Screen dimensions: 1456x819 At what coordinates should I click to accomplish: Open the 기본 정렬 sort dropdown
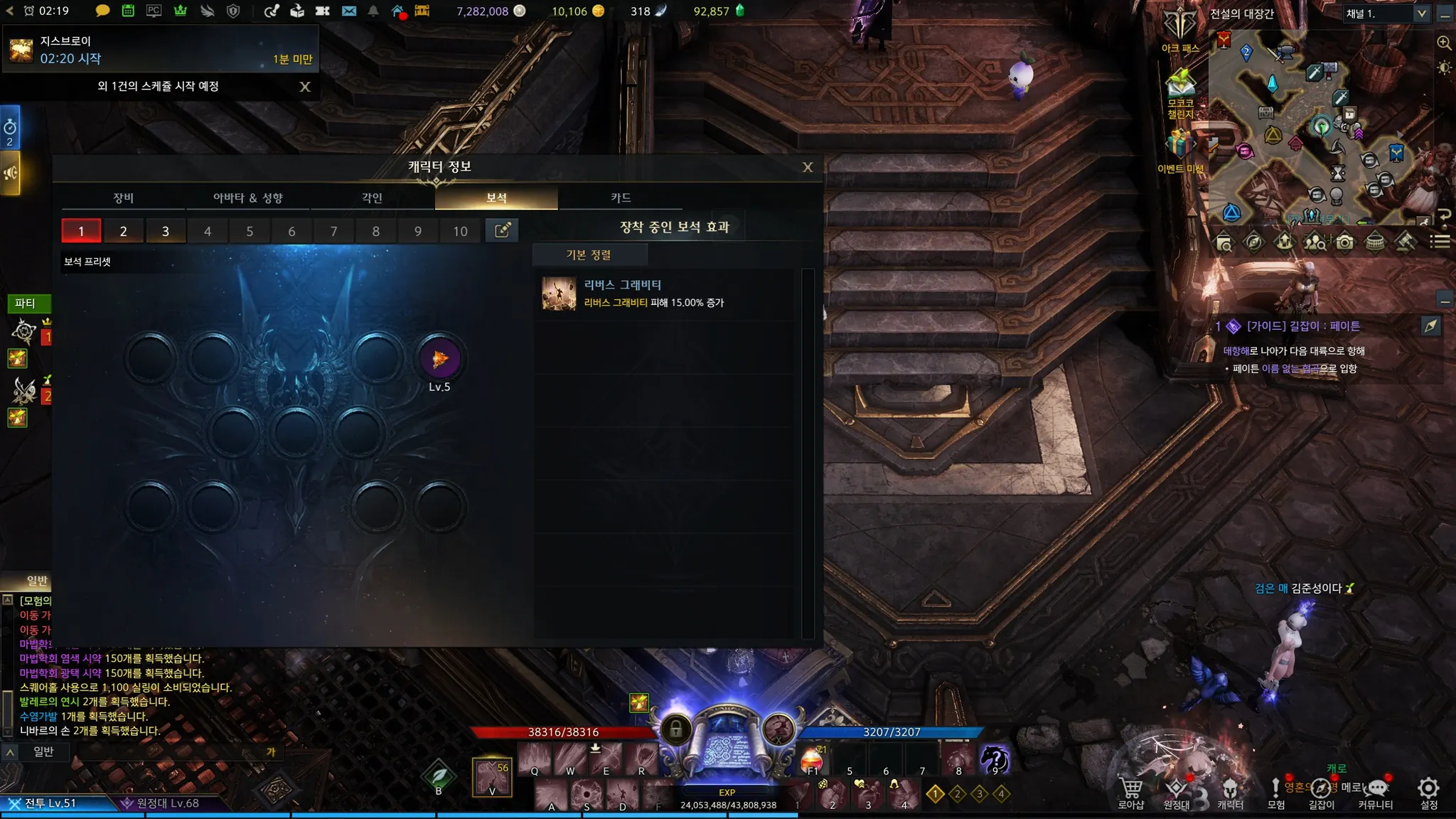pyautogui.click(x=589, y=255)
